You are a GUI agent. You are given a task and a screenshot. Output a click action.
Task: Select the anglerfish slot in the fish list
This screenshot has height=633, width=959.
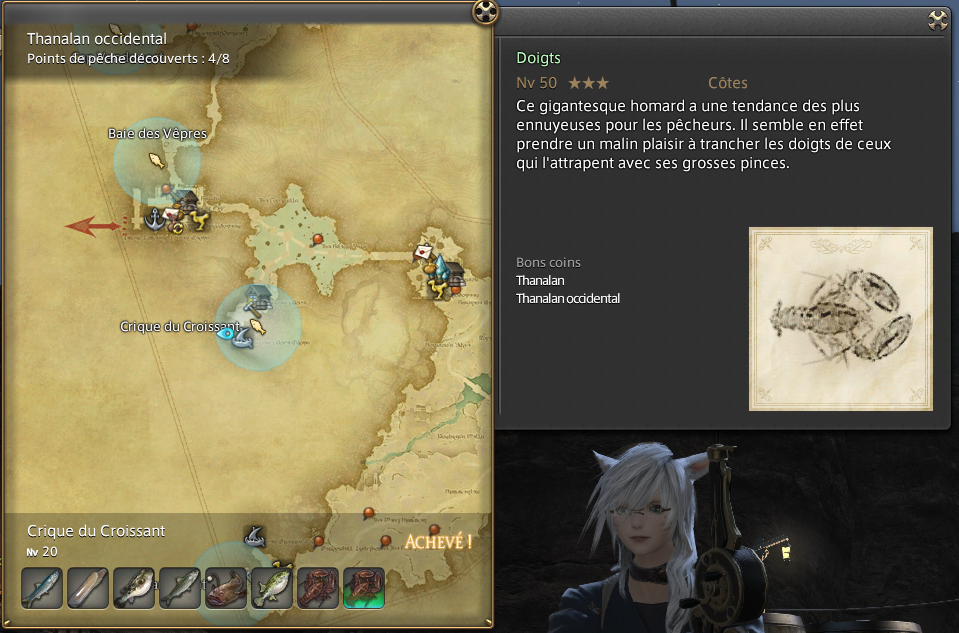(226, 588)
